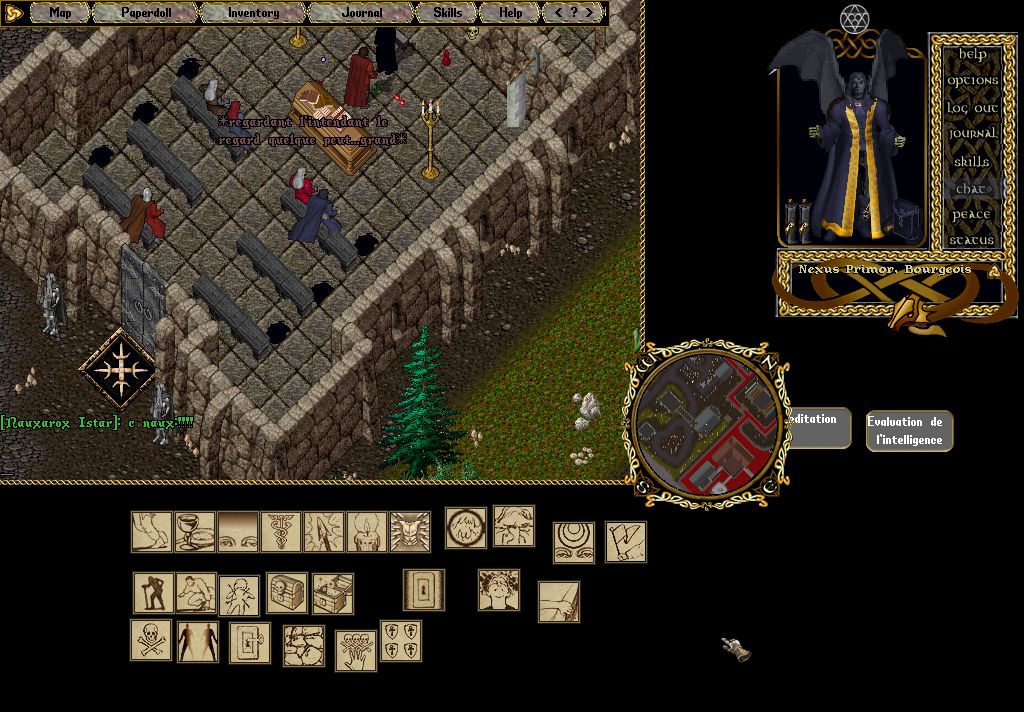Screen dimensions: 1024x712
Task: Activate the keyhole lock spell icon
Action: point(423,590)
